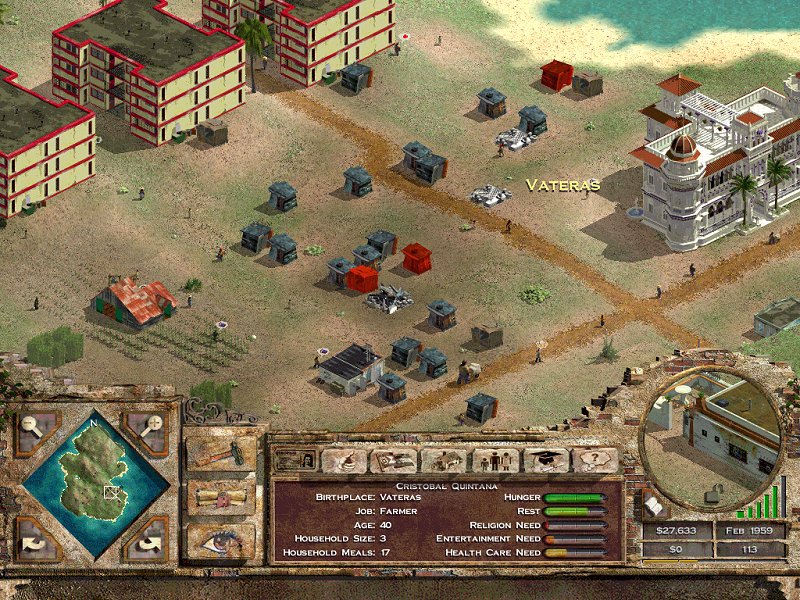The image size is (800, 600).
Task: Open the build menu hammer button
Action: 221,452
